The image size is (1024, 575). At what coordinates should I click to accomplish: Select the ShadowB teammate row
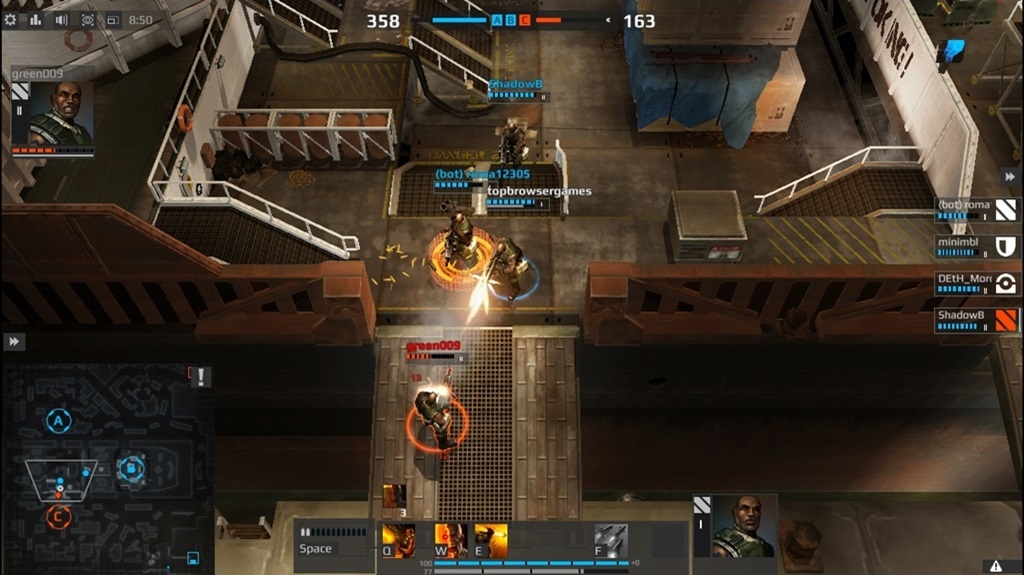pos(977,320)
